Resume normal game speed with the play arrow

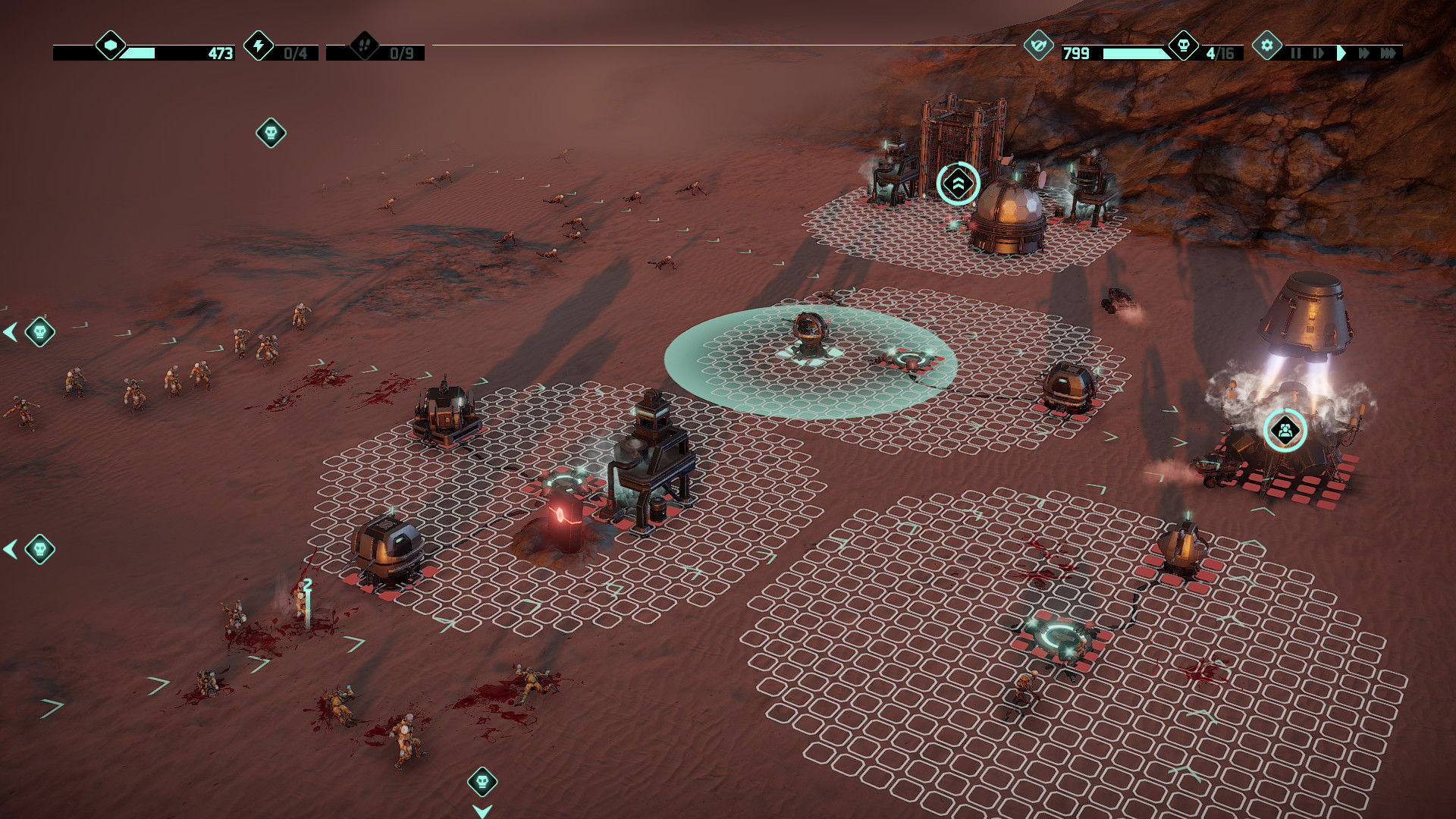pyautogui.click(x=1341, y=53)
